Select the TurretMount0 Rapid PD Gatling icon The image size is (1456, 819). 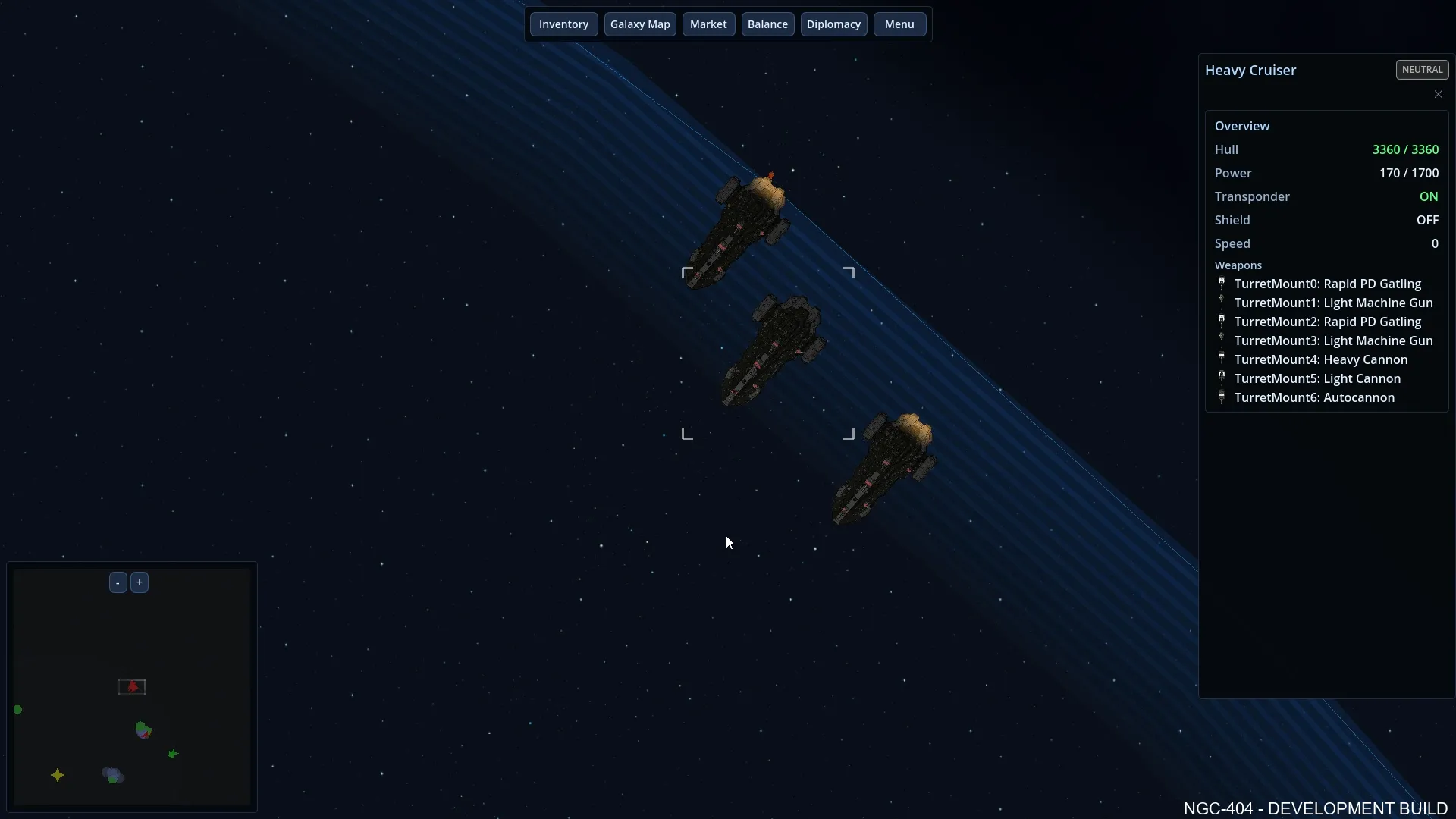click(1222, 284)
